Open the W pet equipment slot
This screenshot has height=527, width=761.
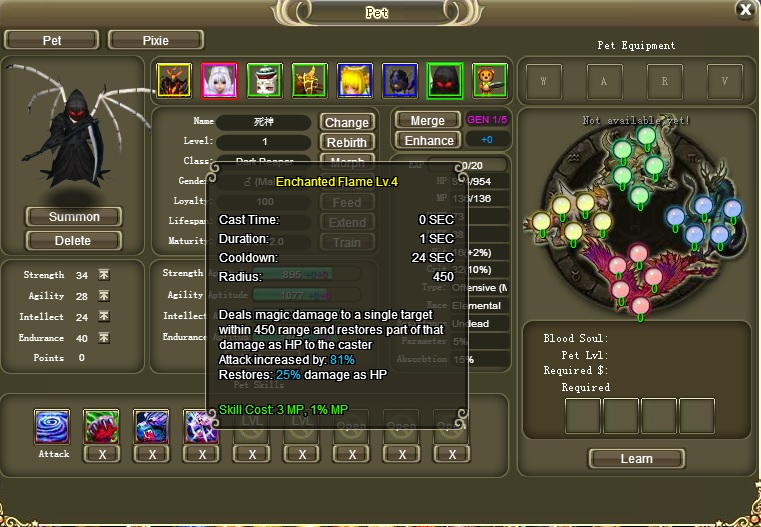click(544, 80)
